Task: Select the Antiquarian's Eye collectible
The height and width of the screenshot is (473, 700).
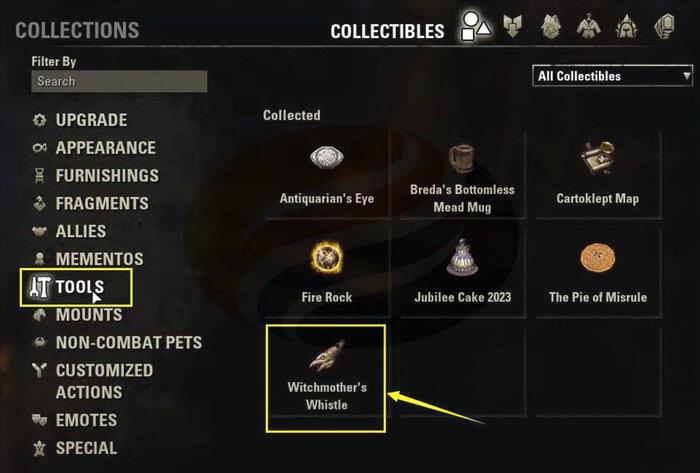Action: [x=327, y=173]
